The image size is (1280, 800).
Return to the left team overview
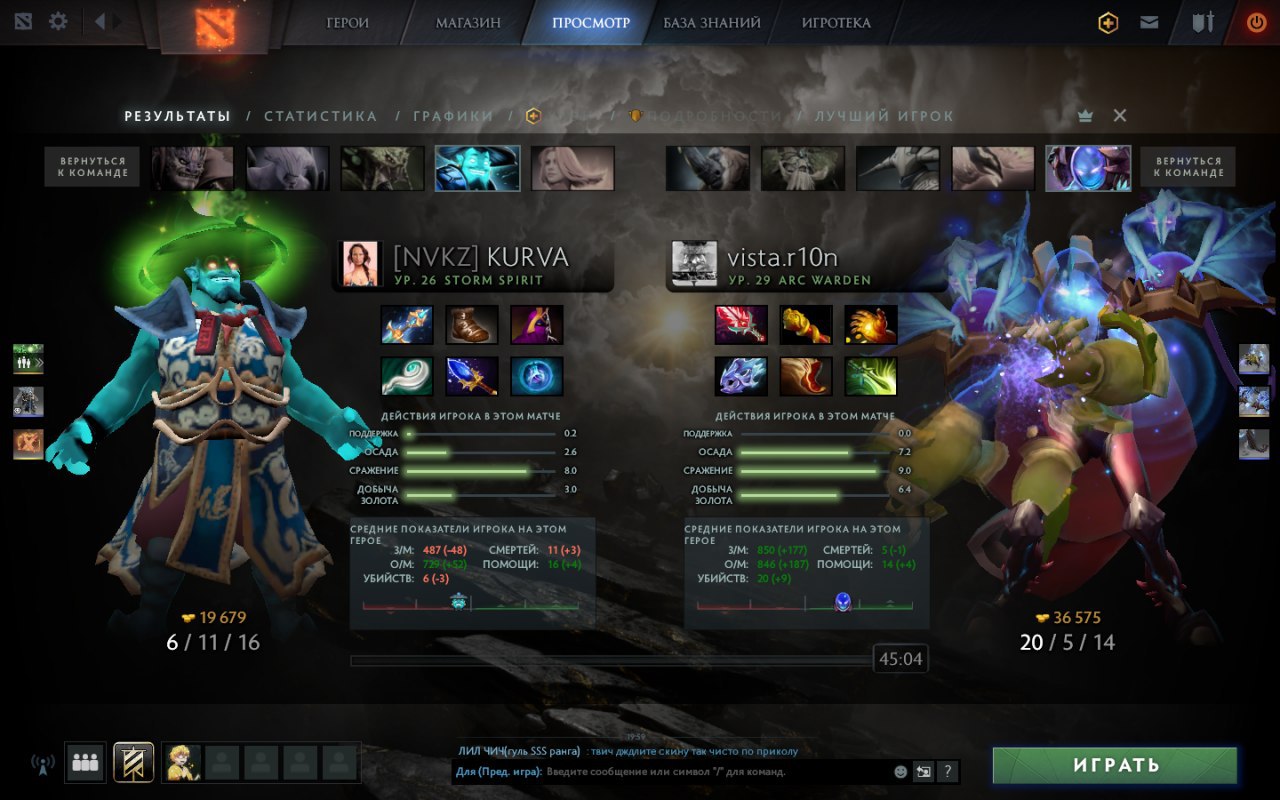tap(92, 167)
